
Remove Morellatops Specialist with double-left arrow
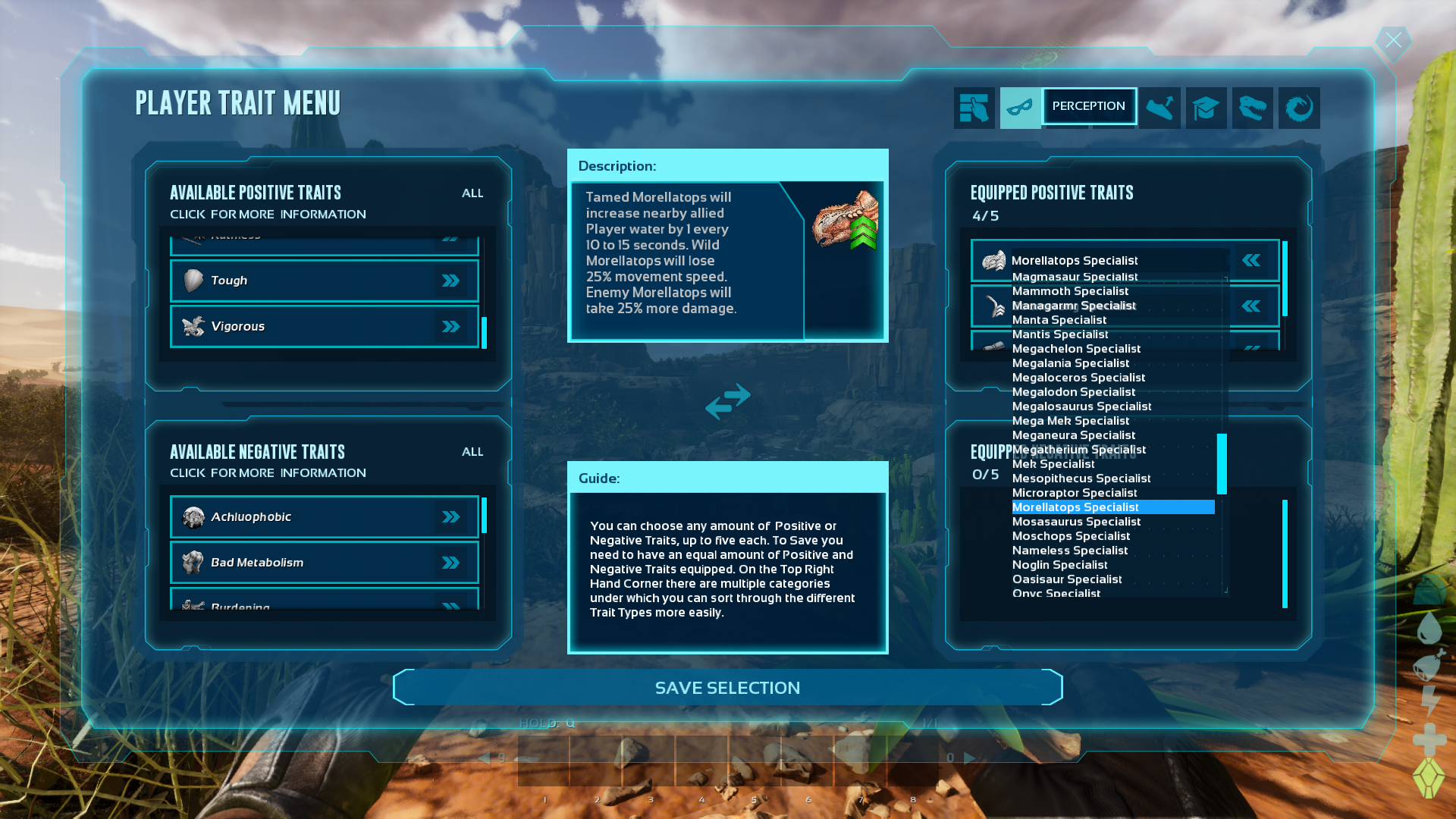(x=1252, y=260)
